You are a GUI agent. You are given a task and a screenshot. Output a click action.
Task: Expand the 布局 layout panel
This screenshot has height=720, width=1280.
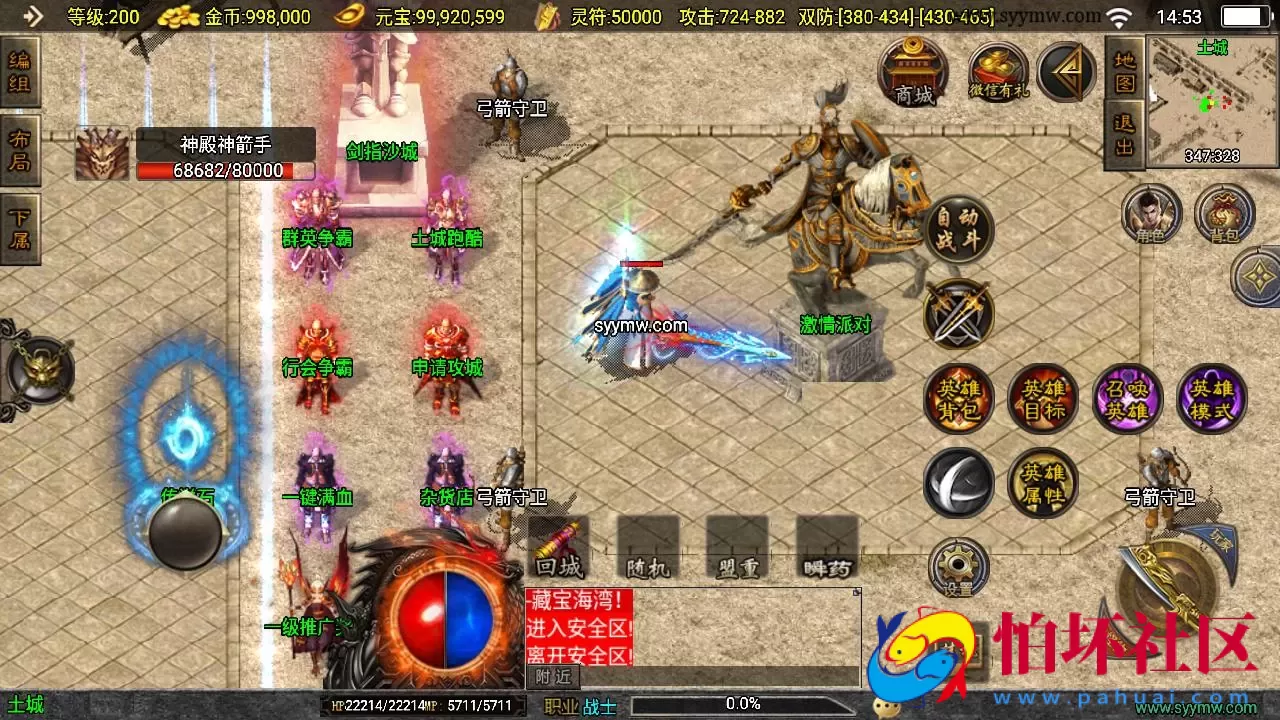pos(21,148)
